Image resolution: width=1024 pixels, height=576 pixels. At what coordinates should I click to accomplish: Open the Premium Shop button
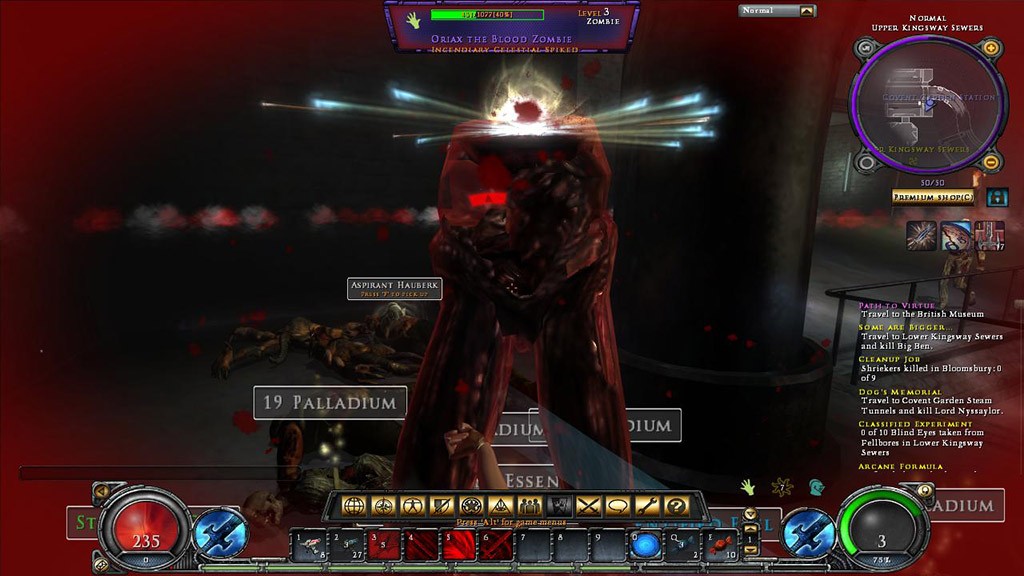(932, 197)
